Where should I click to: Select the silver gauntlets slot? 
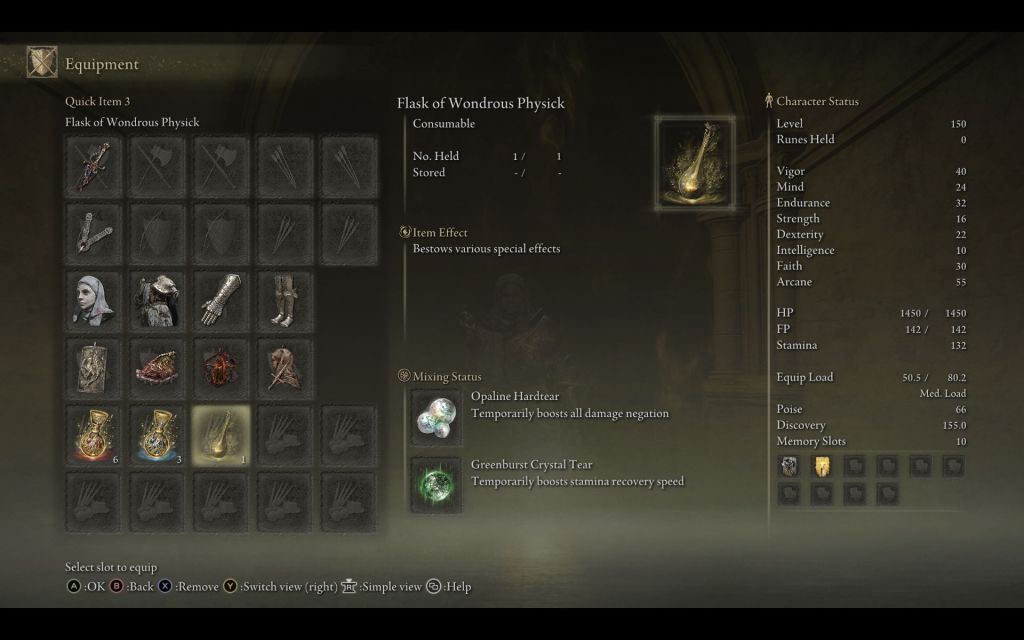[222, 299]
